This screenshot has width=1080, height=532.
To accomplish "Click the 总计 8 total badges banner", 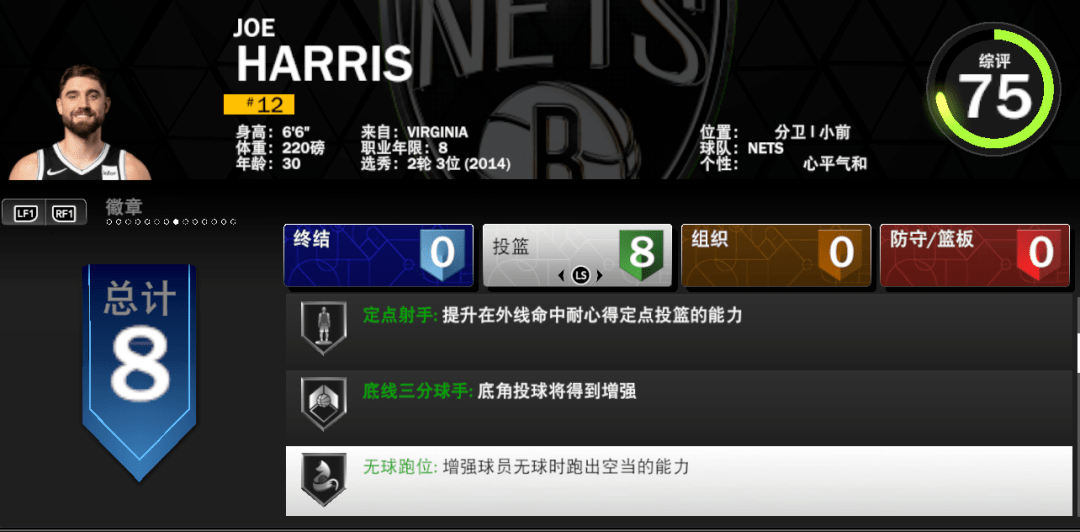I will (138, 367).
